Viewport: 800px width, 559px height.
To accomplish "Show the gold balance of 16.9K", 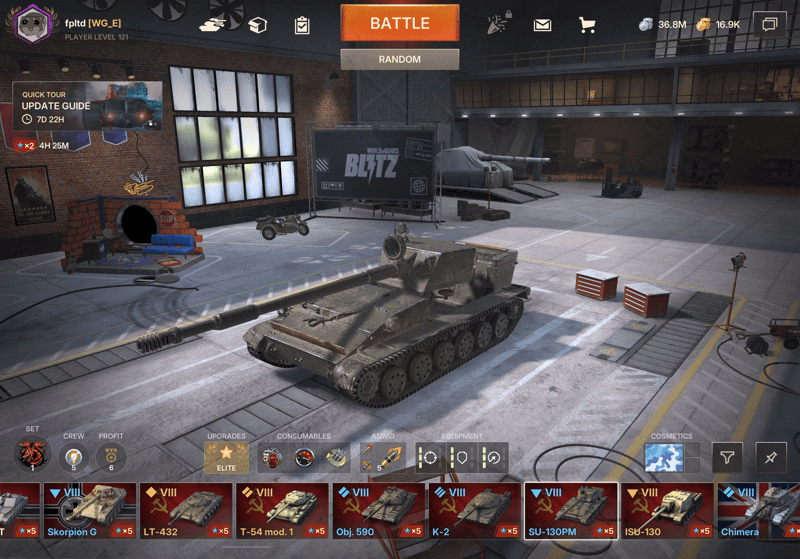I will coord(718,24).
